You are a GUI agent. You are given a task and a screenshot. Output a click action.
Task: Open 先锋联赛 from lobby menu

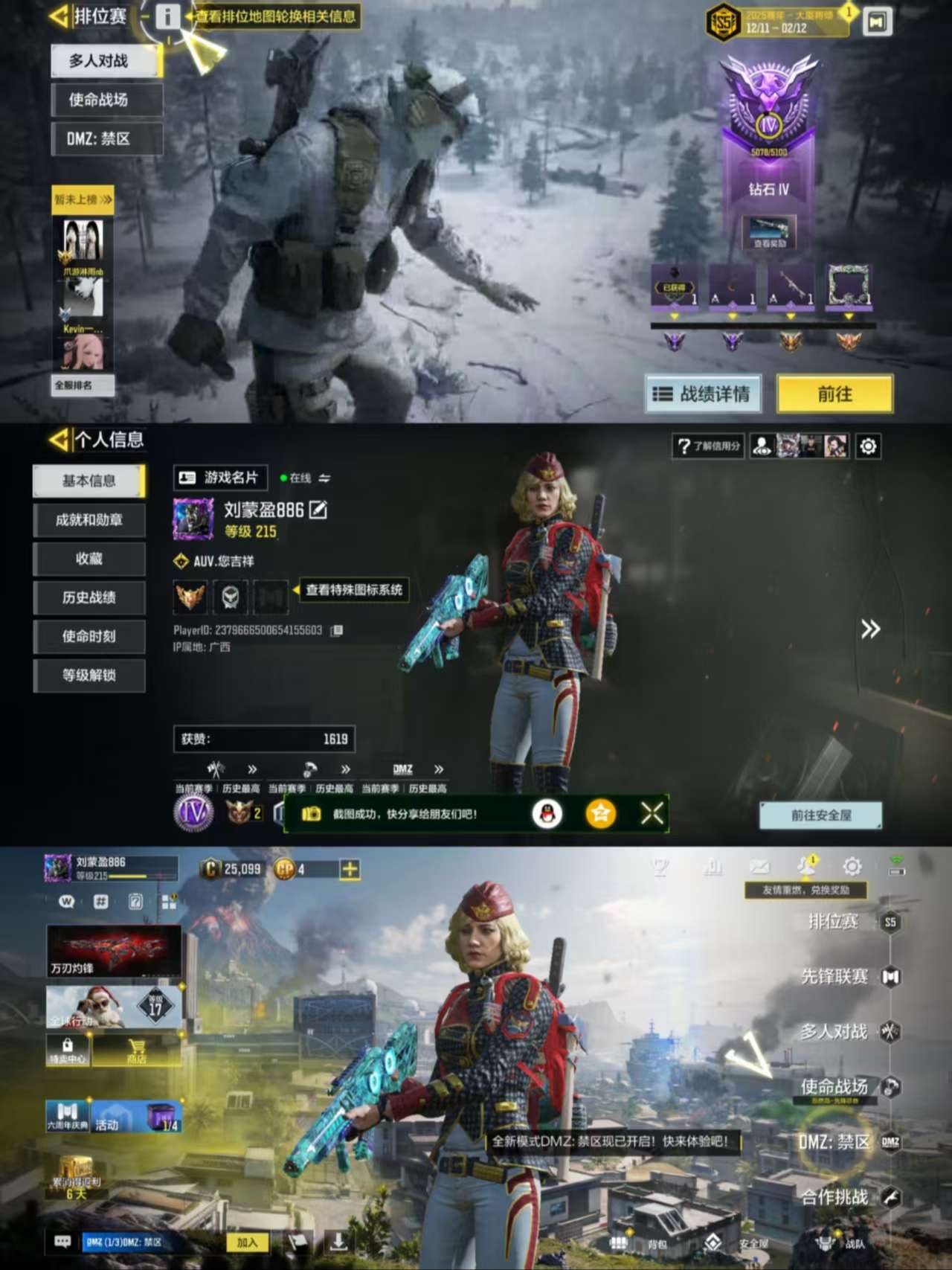coord(834,976)
